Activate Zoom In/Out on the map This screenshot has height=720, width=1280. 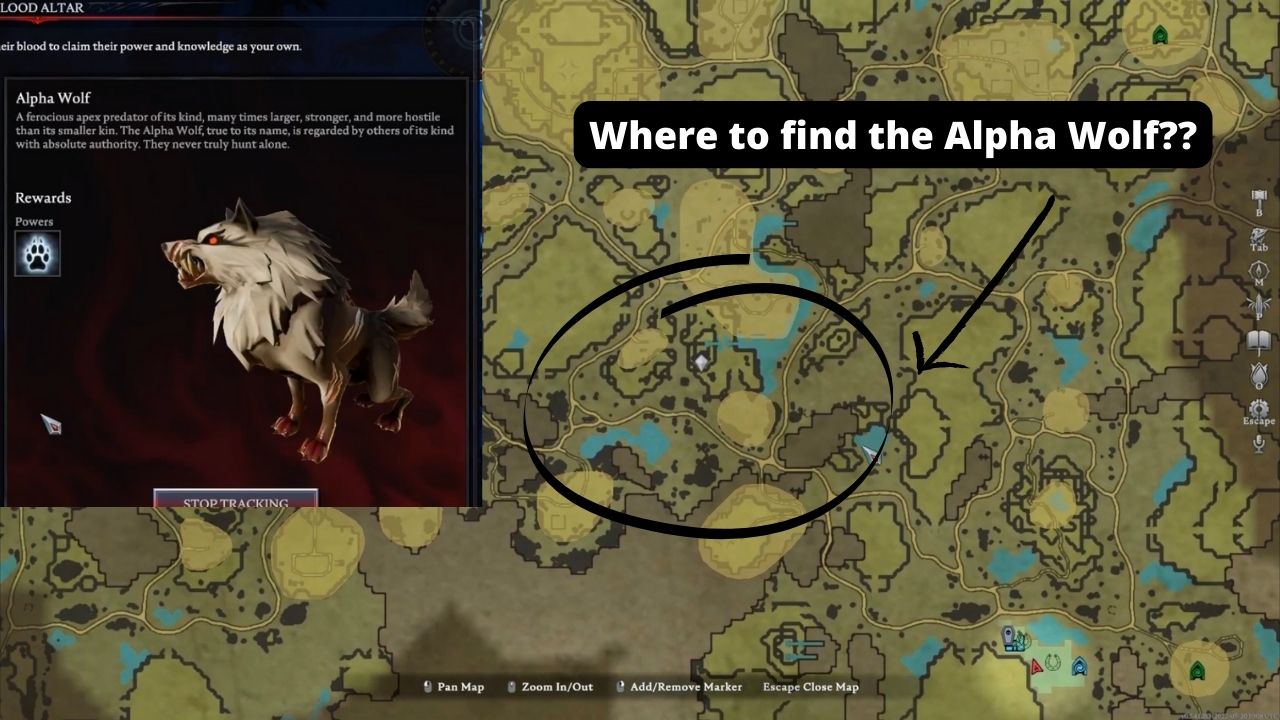click(556, 687)
